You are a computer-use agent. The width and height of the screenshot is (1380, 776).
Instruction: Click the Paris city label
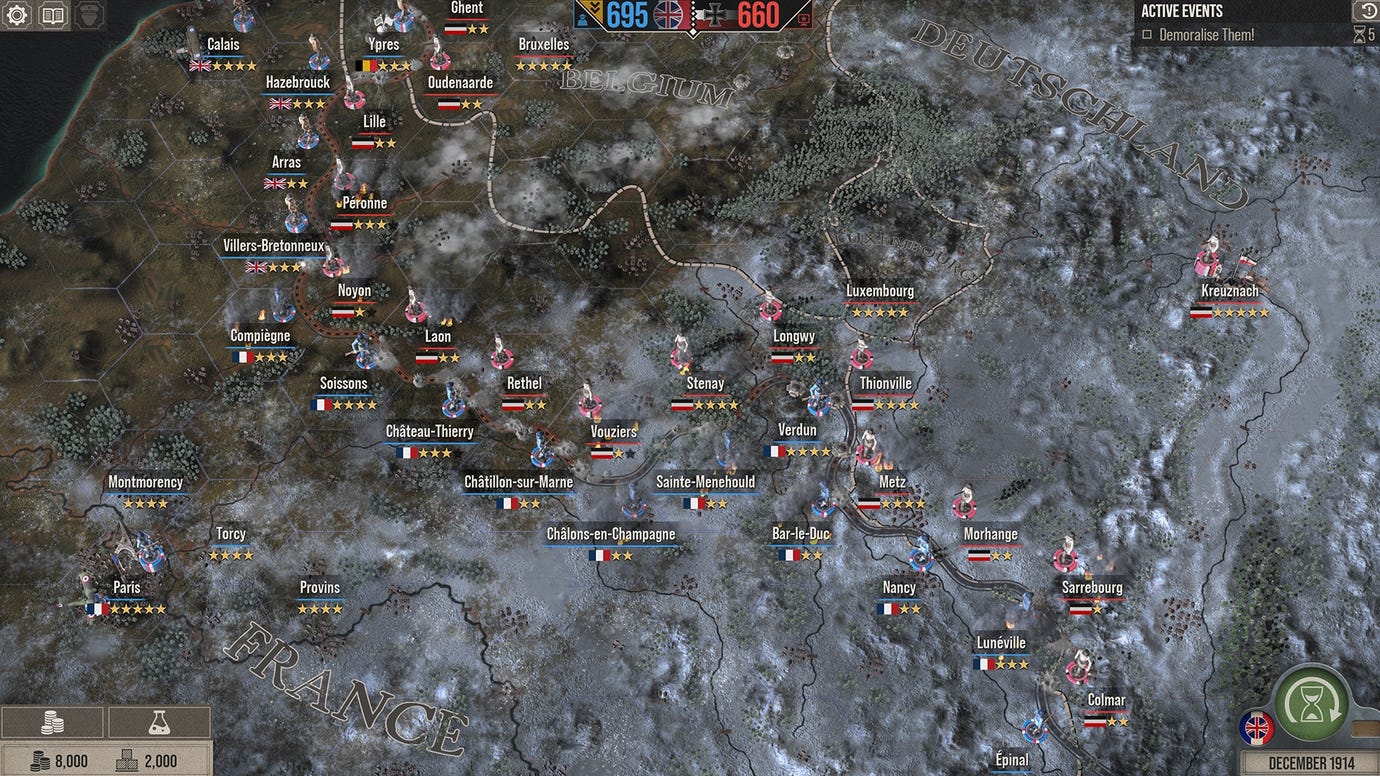(126, 587)
